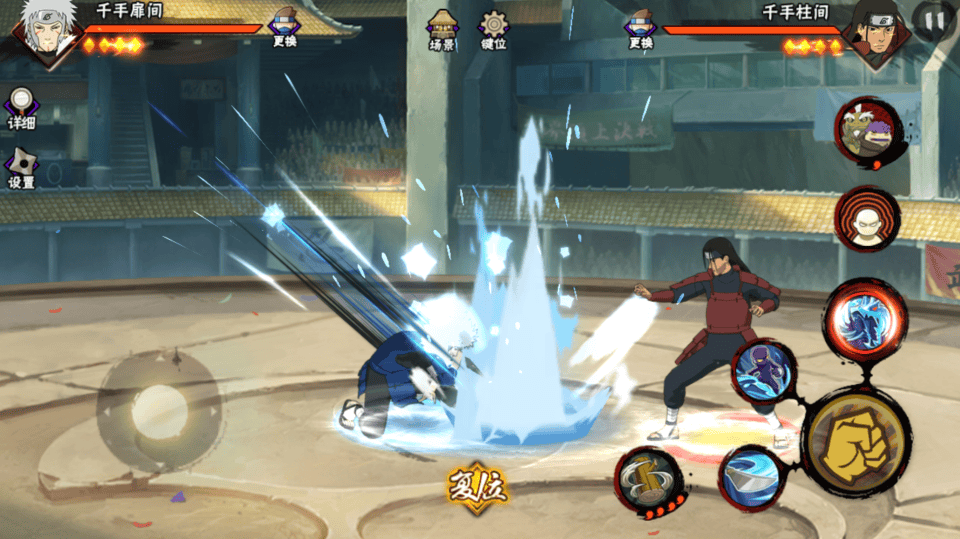Activate the masked face secret scroll icon

(867, 220)
